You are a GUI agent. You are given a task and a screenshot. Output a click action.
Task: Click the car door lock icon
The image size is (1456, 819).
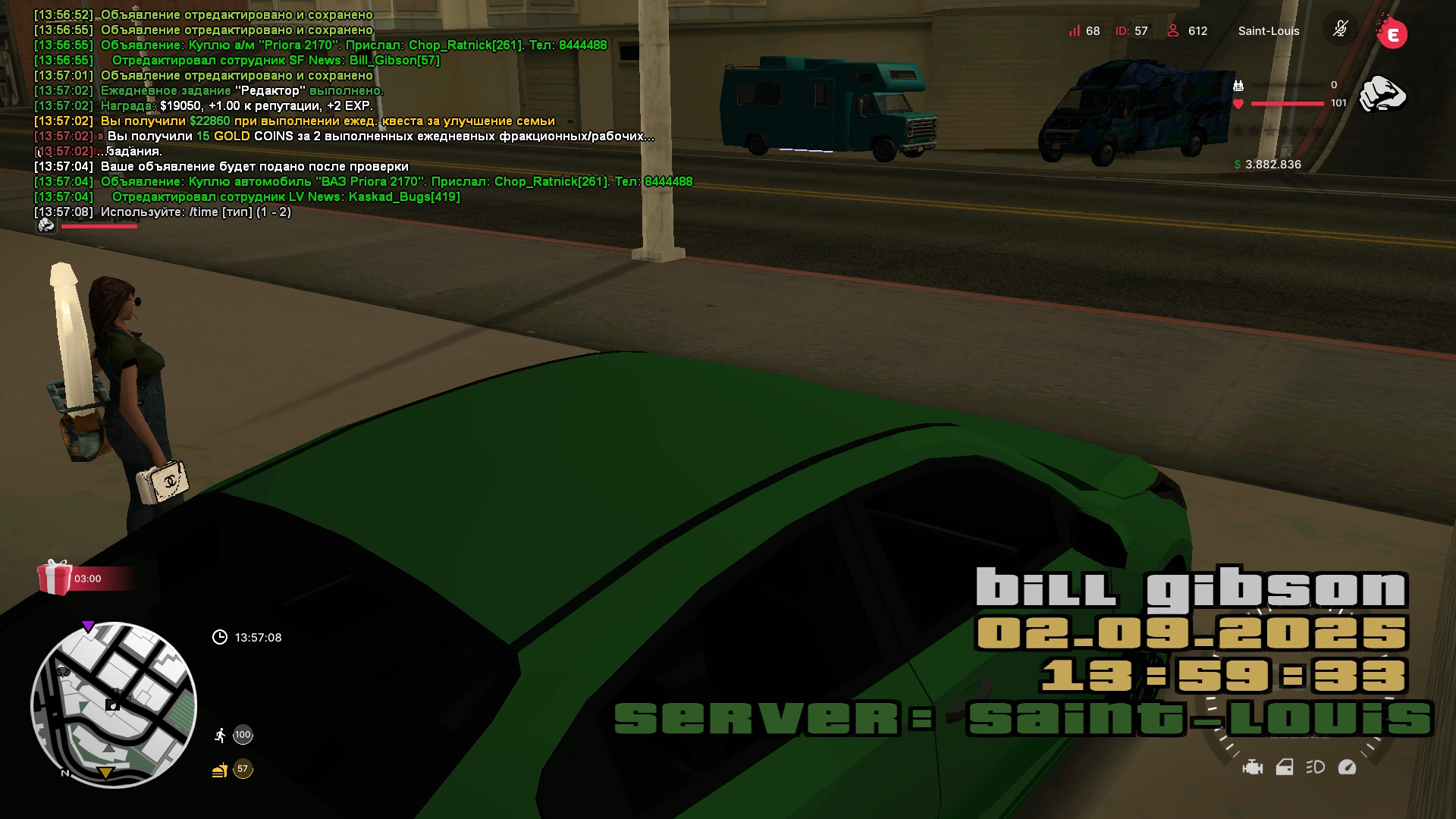[x=1284, y=767]
